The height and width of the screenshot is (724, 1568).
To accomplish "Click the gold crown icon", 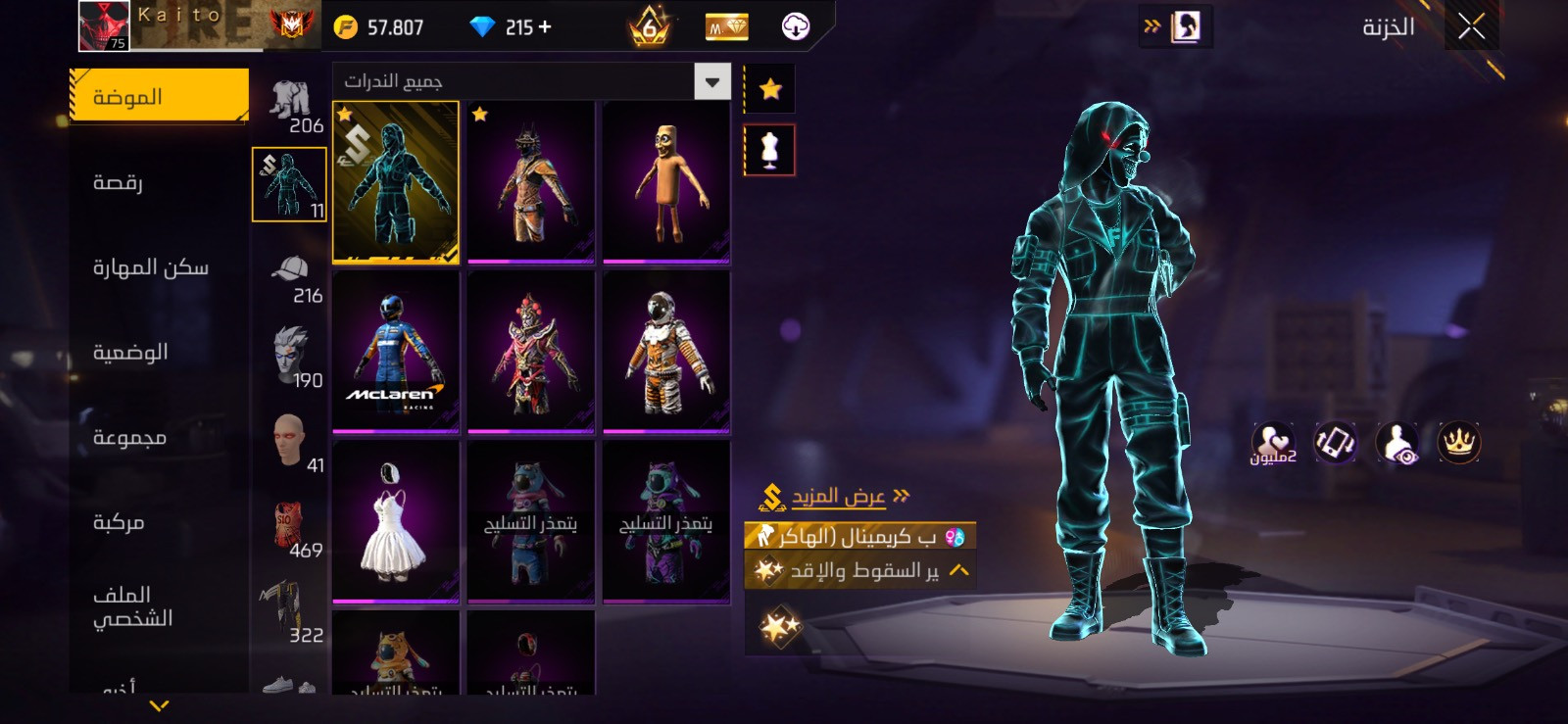I will coord(1458,443).
